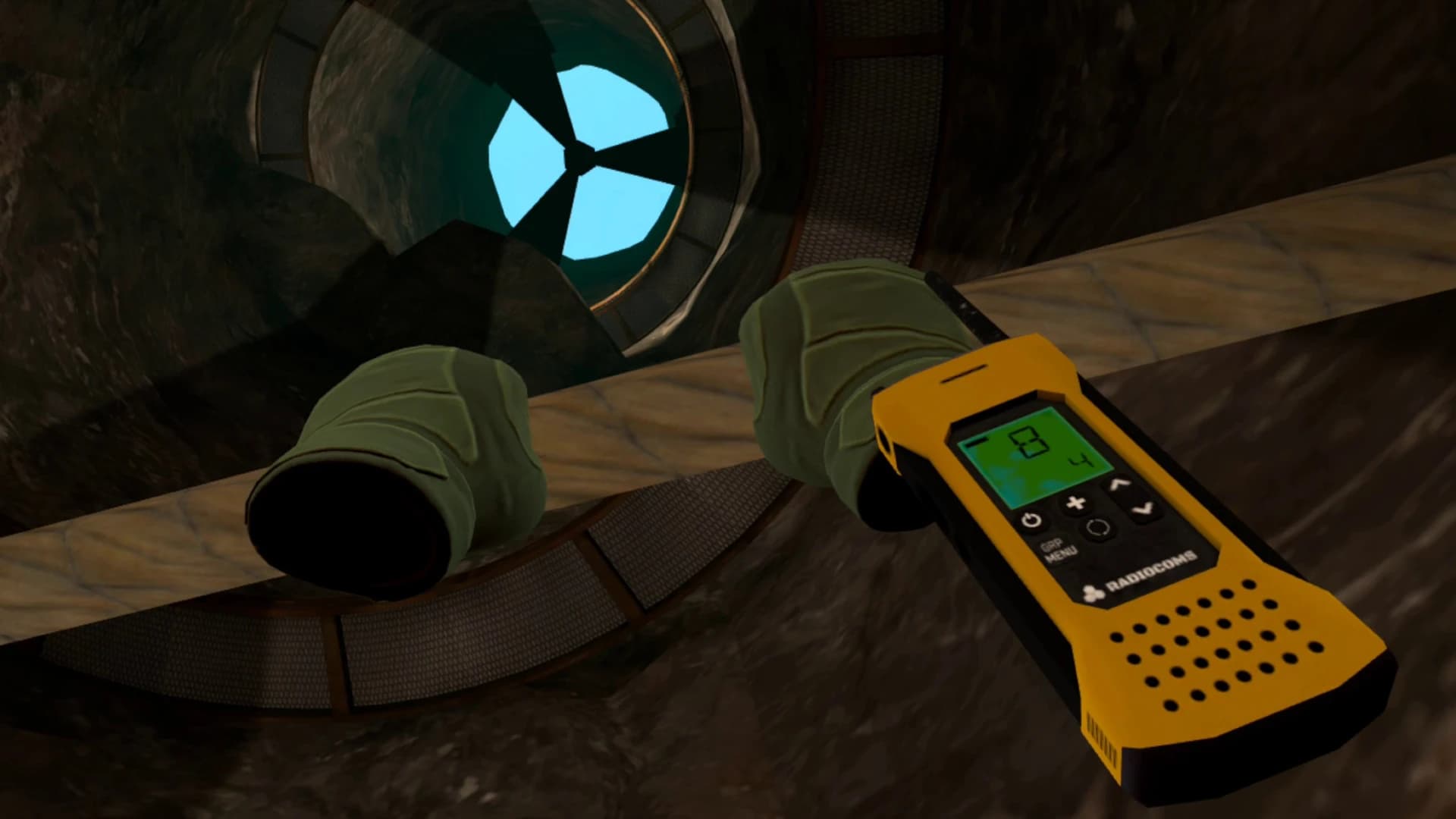Tap the radio's power button

[1030, 521]
